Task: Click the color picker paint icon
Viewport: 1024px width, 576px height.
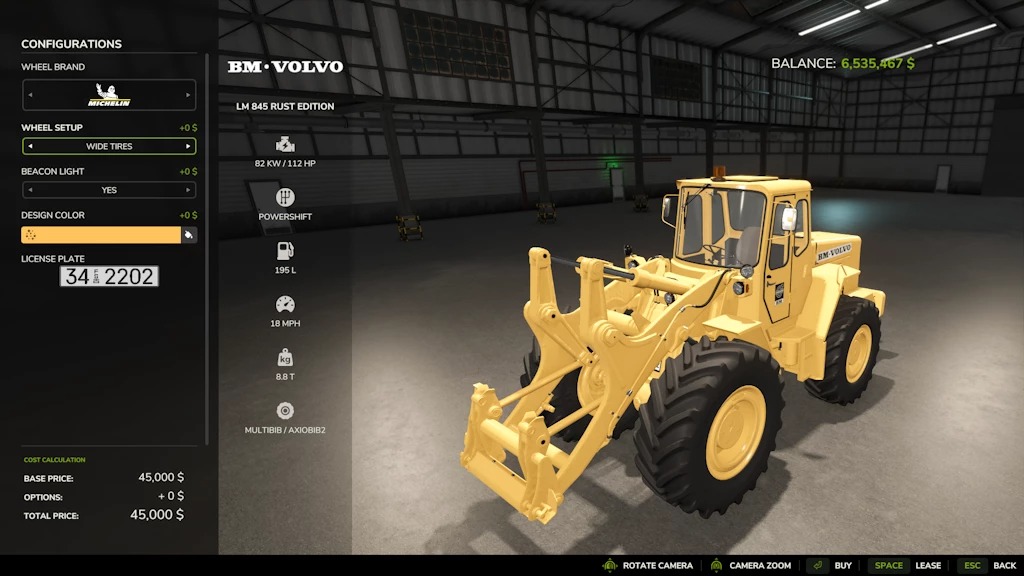Action: [x=188, y=235]
